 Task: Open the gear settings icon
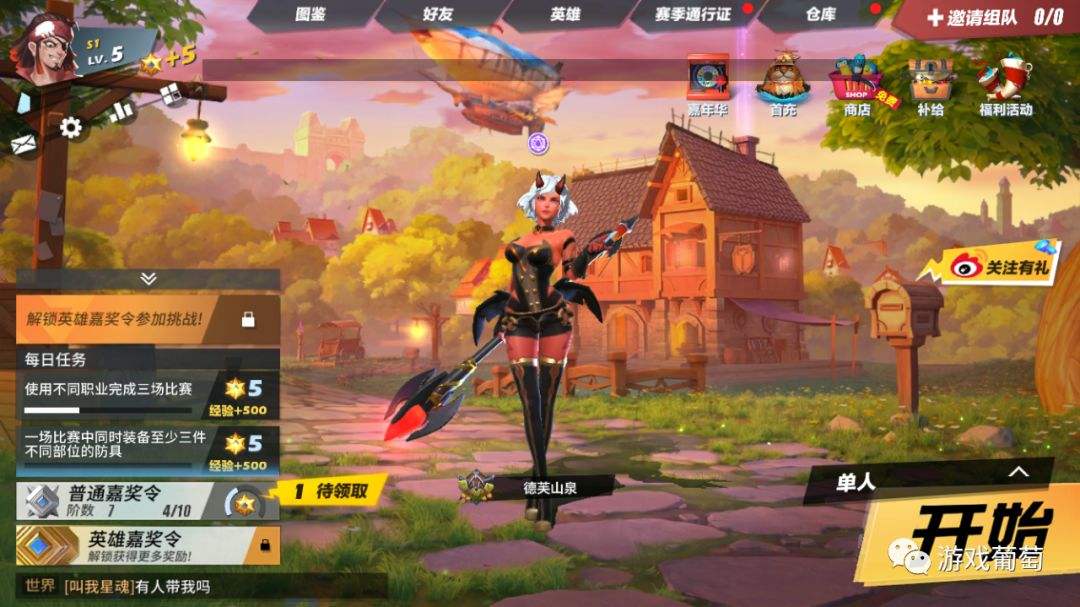pos(71,127)
